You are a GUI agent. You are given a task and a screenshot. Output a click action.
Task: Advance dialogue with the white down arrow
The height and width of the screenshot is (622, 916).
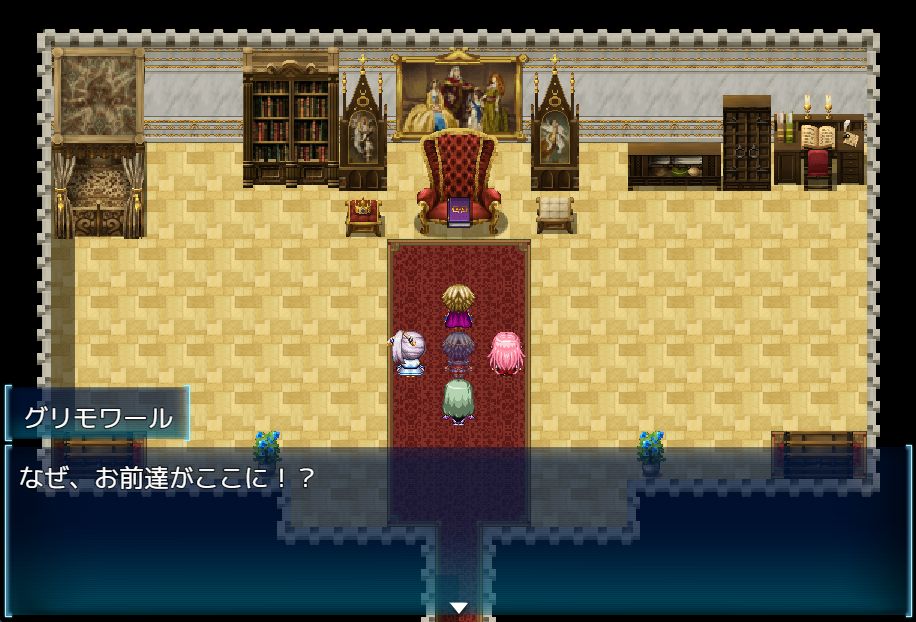coord(458,607)
